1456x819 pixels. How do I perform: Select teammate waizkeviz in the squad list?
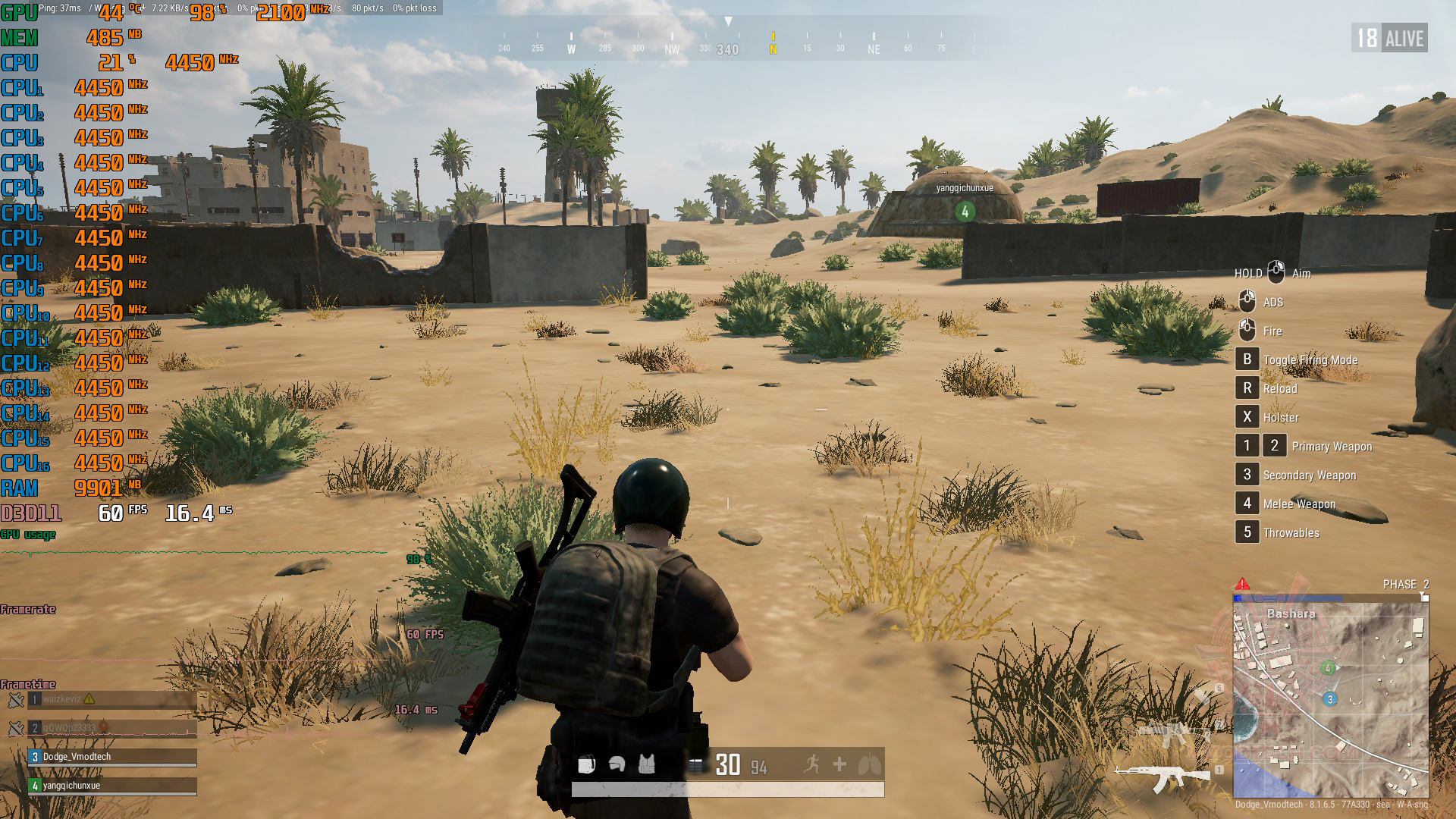[x=112, y=699]
